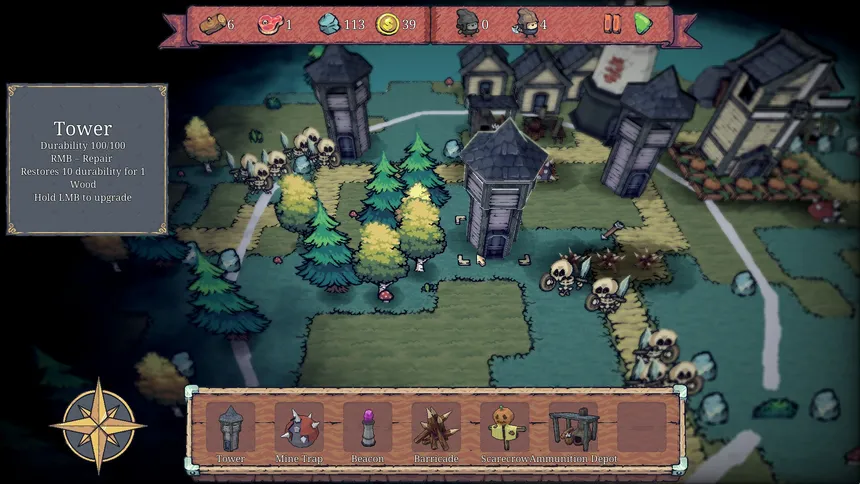
Task: Click the compass rose icon
Action: point(98,424)
